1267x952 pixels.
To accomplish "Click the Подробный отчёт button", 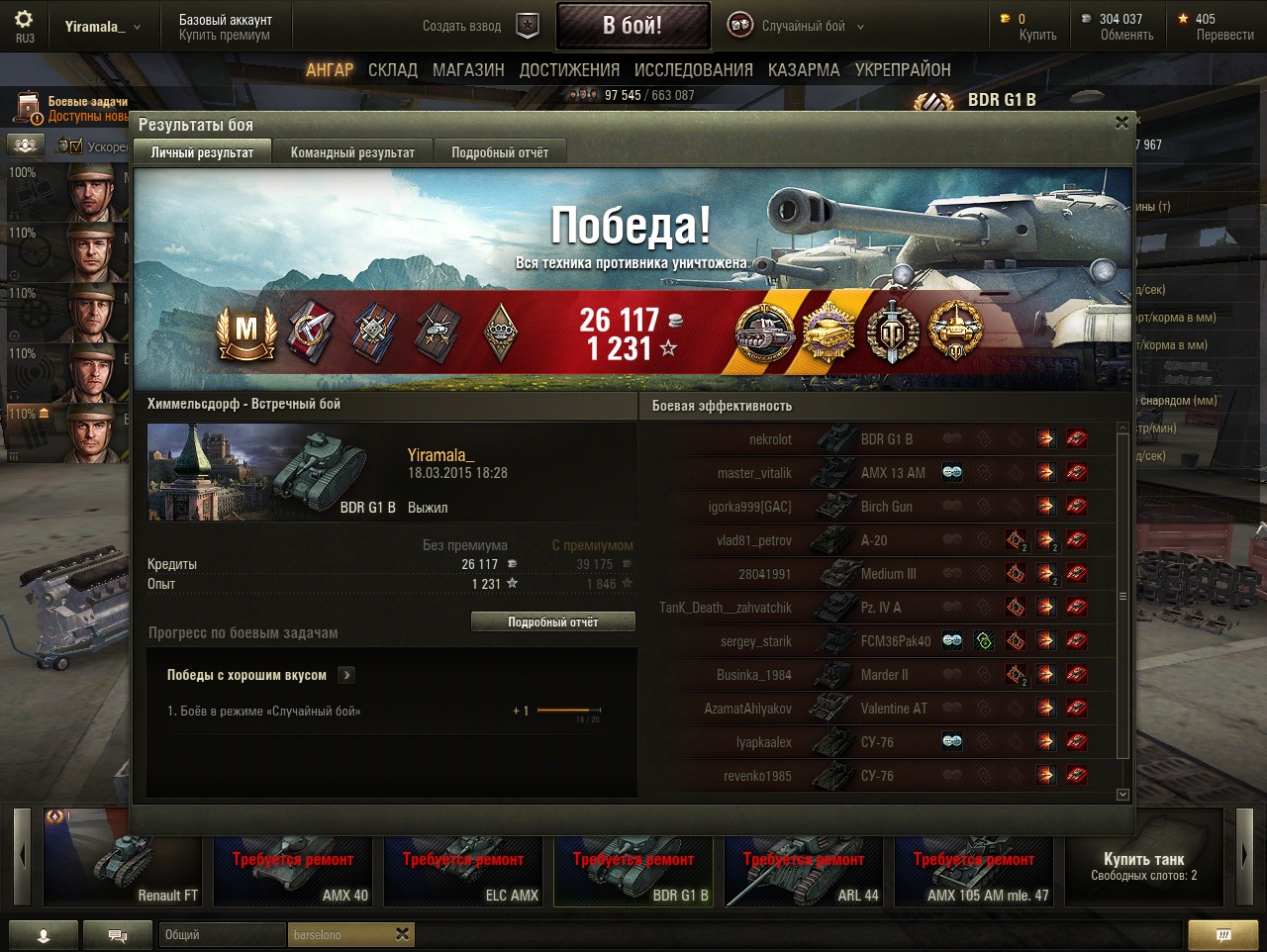I will (x=553, y=622).
